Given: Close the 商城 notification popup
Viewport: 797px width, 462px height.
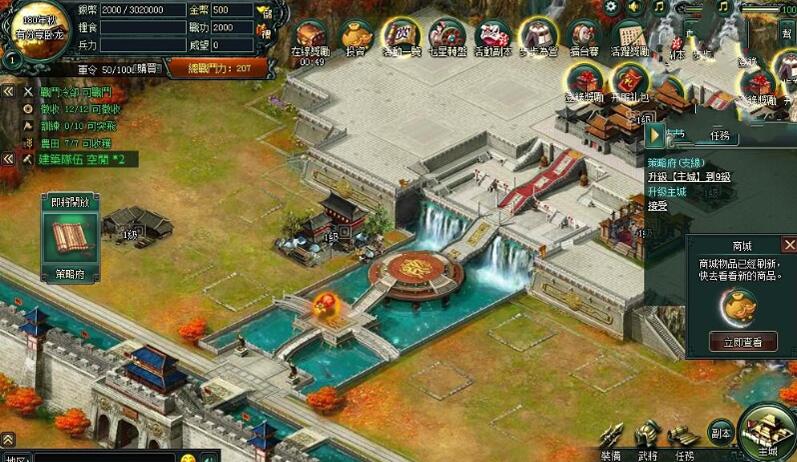Looking at the screenshot, I should tap(789, 245).
